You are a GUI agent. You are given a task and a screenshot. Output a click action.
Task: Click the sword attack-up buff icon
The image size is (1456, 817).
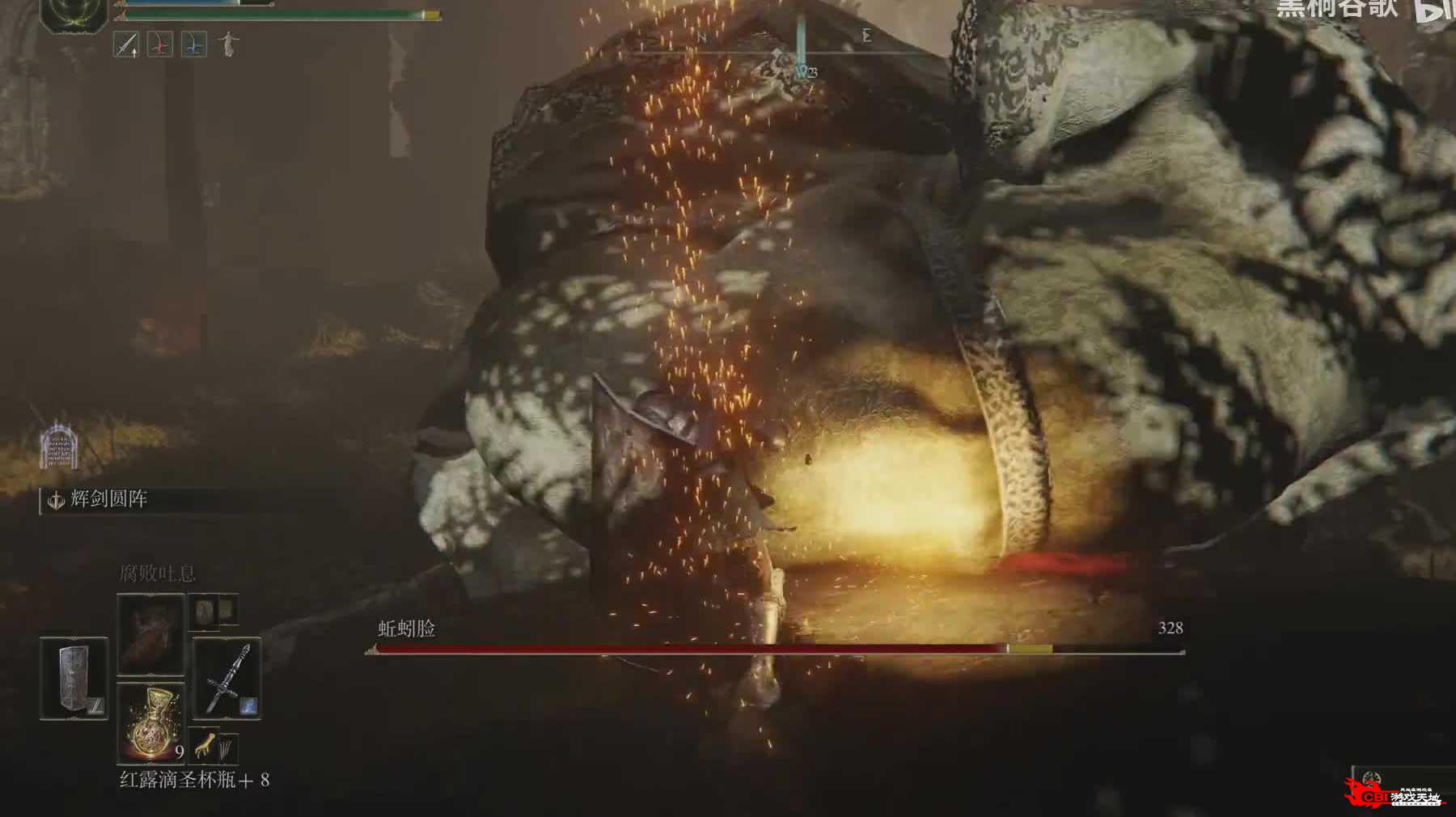click(x=126, y=44)
